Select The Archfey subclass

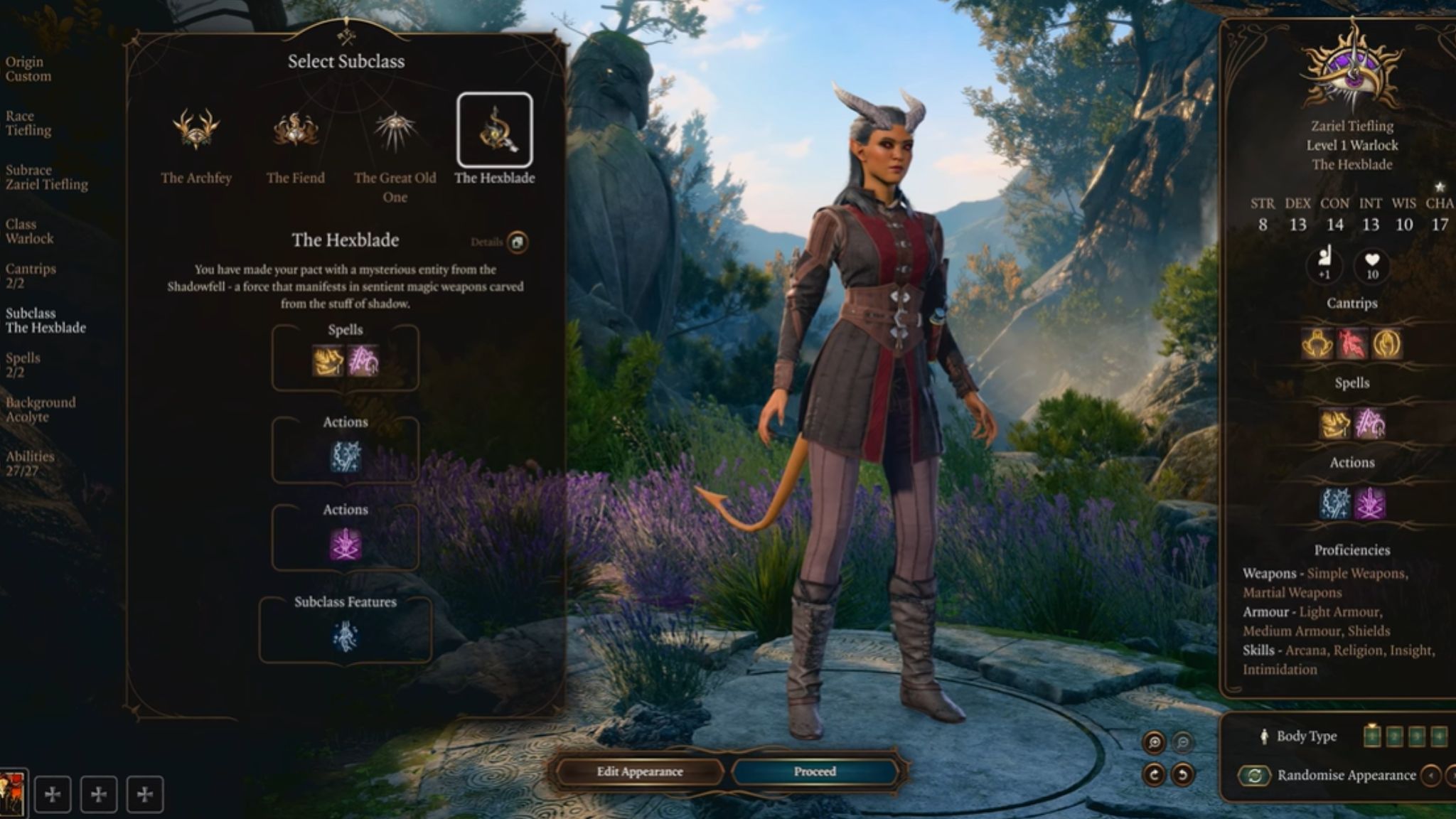196,132
